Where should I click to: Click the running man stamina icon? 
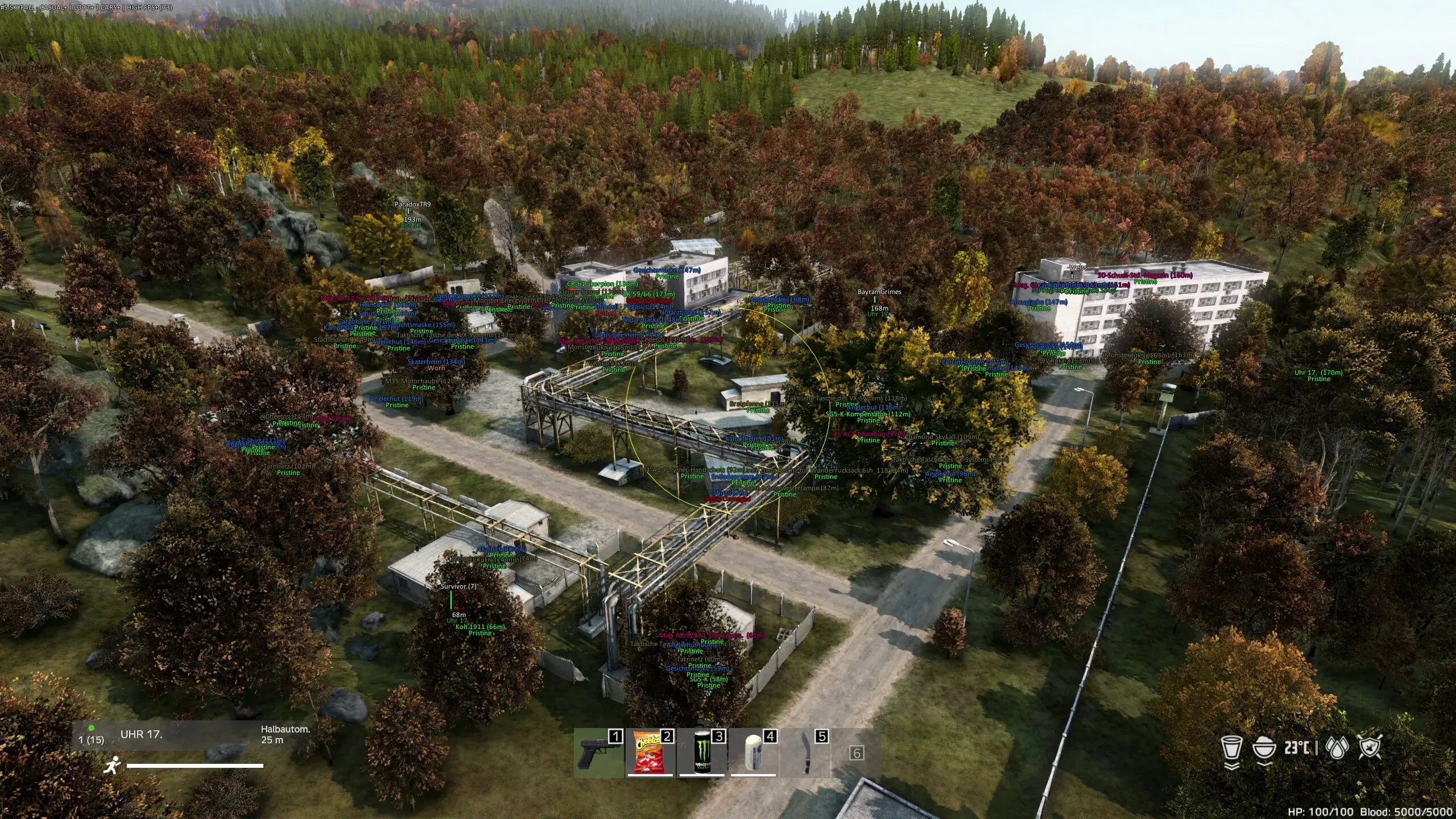tap(112, 765)
